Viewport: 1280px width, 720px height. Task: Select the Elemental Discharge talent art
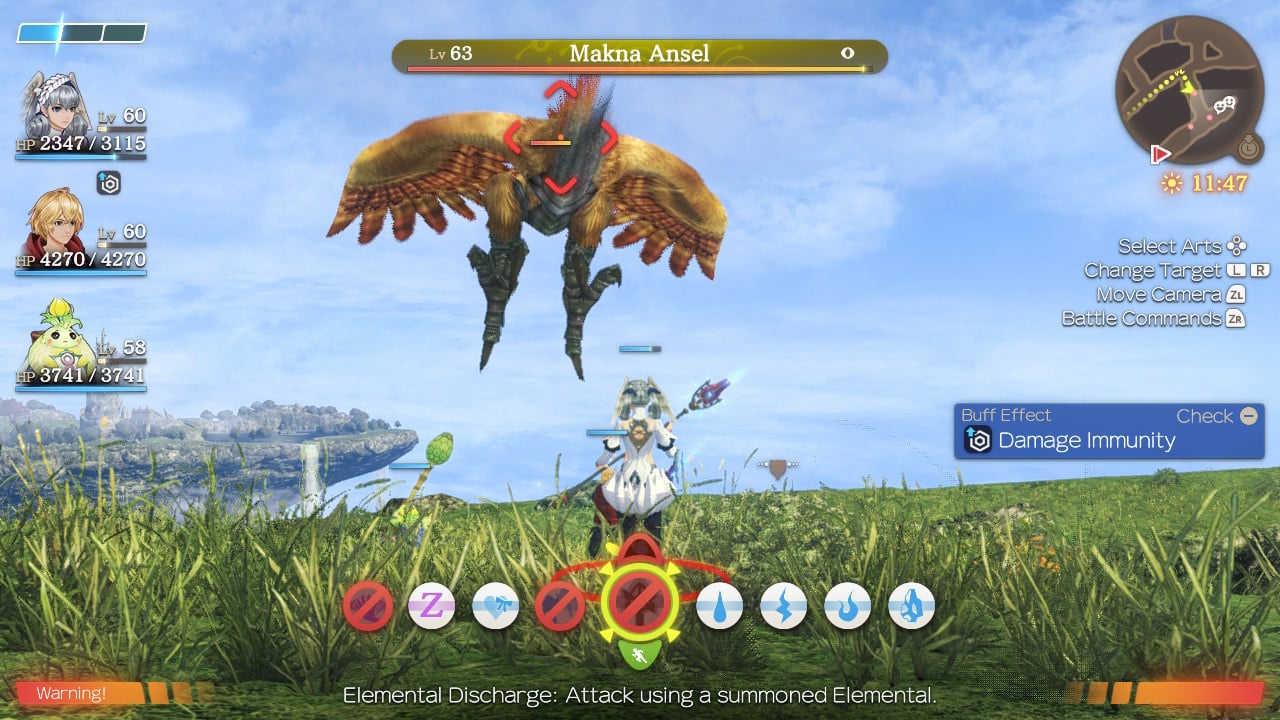coord(640,602)
